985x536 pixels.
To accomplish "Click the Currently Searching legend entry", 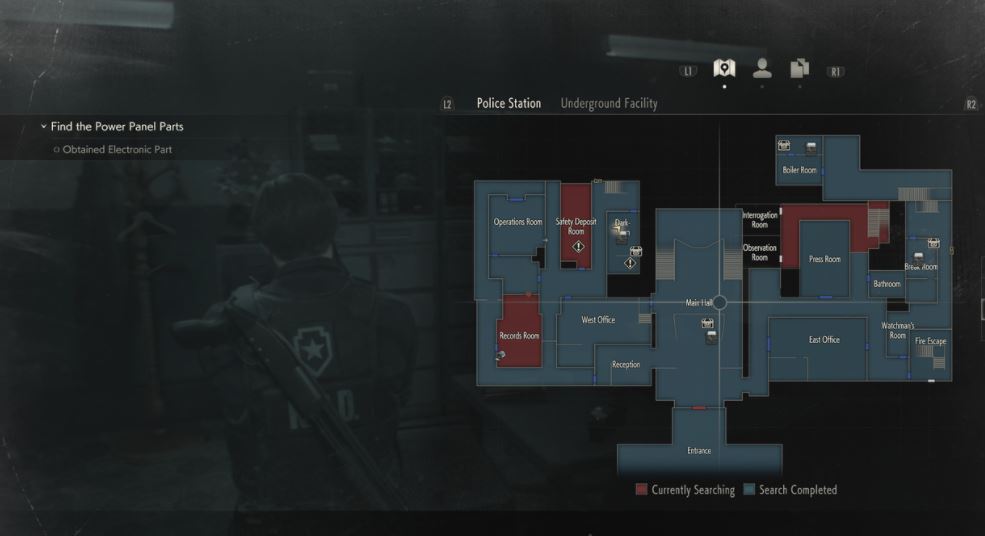I will click(685, 490).
